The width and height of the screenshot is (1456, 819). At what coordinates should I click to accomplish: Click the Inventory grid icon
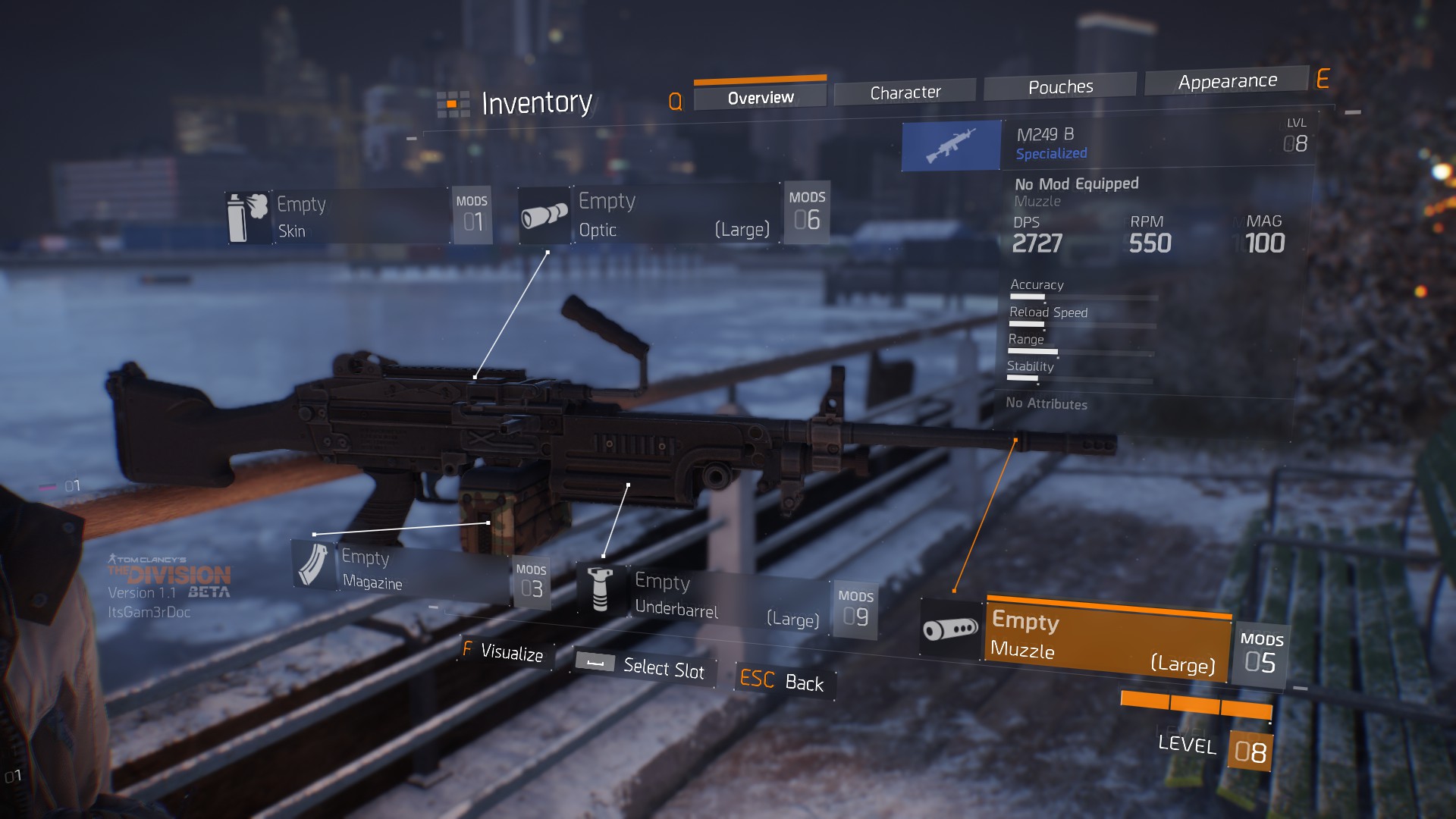pyautogui.click(x=453, y=105)
